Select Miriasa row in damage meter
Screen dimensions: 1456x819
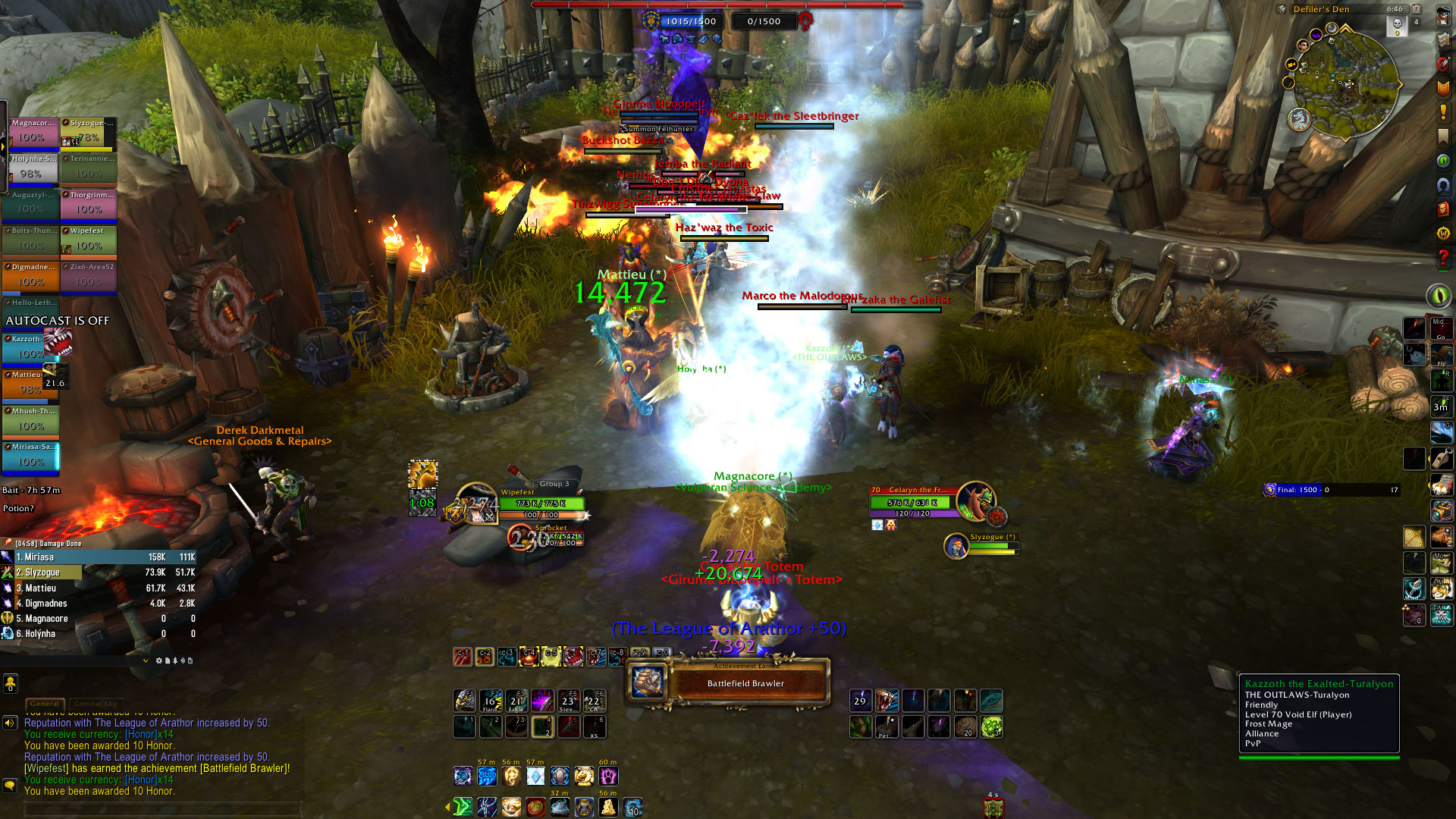click(99, 557)
